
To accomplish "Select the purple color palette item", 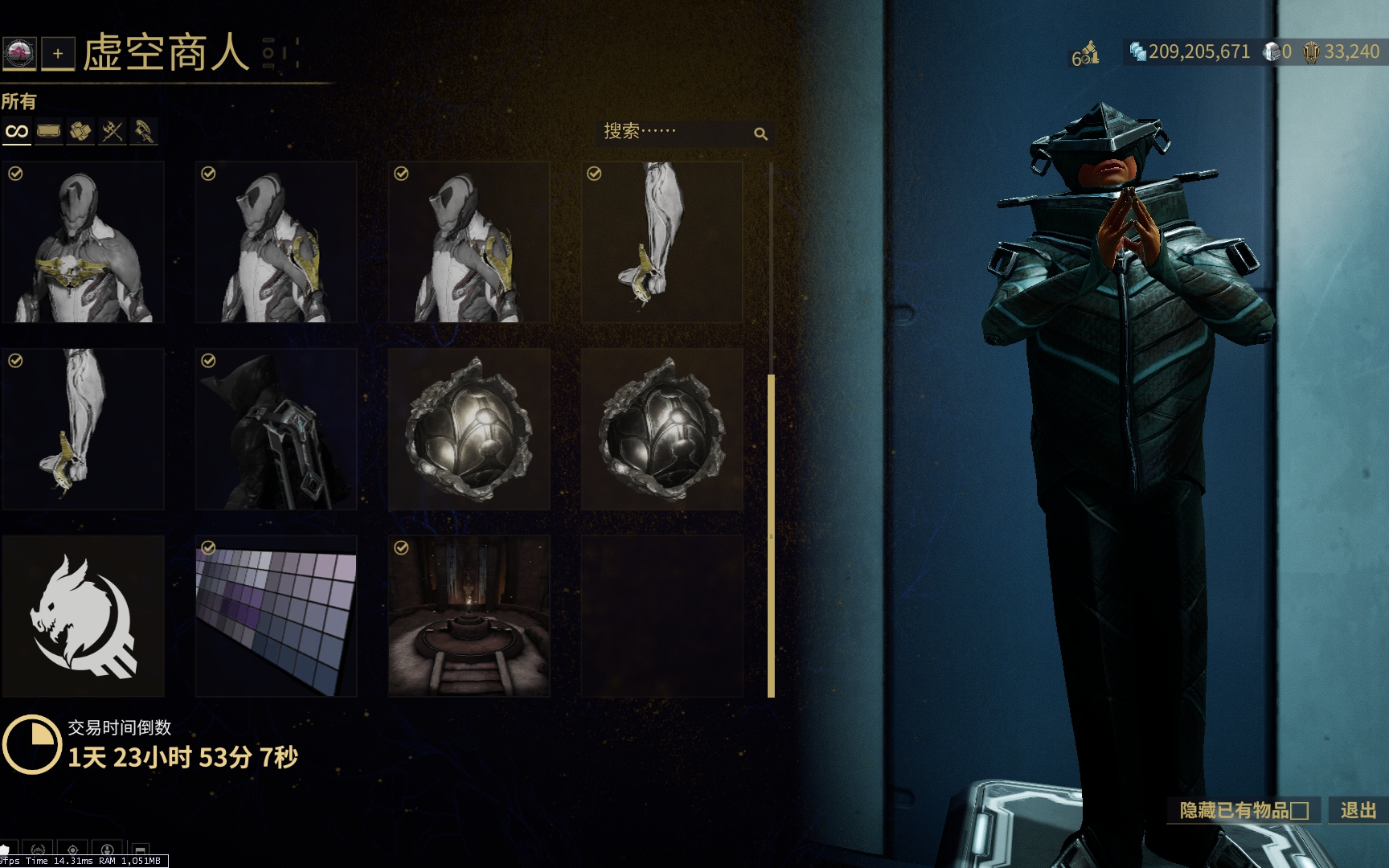I will tap(277, 616).
